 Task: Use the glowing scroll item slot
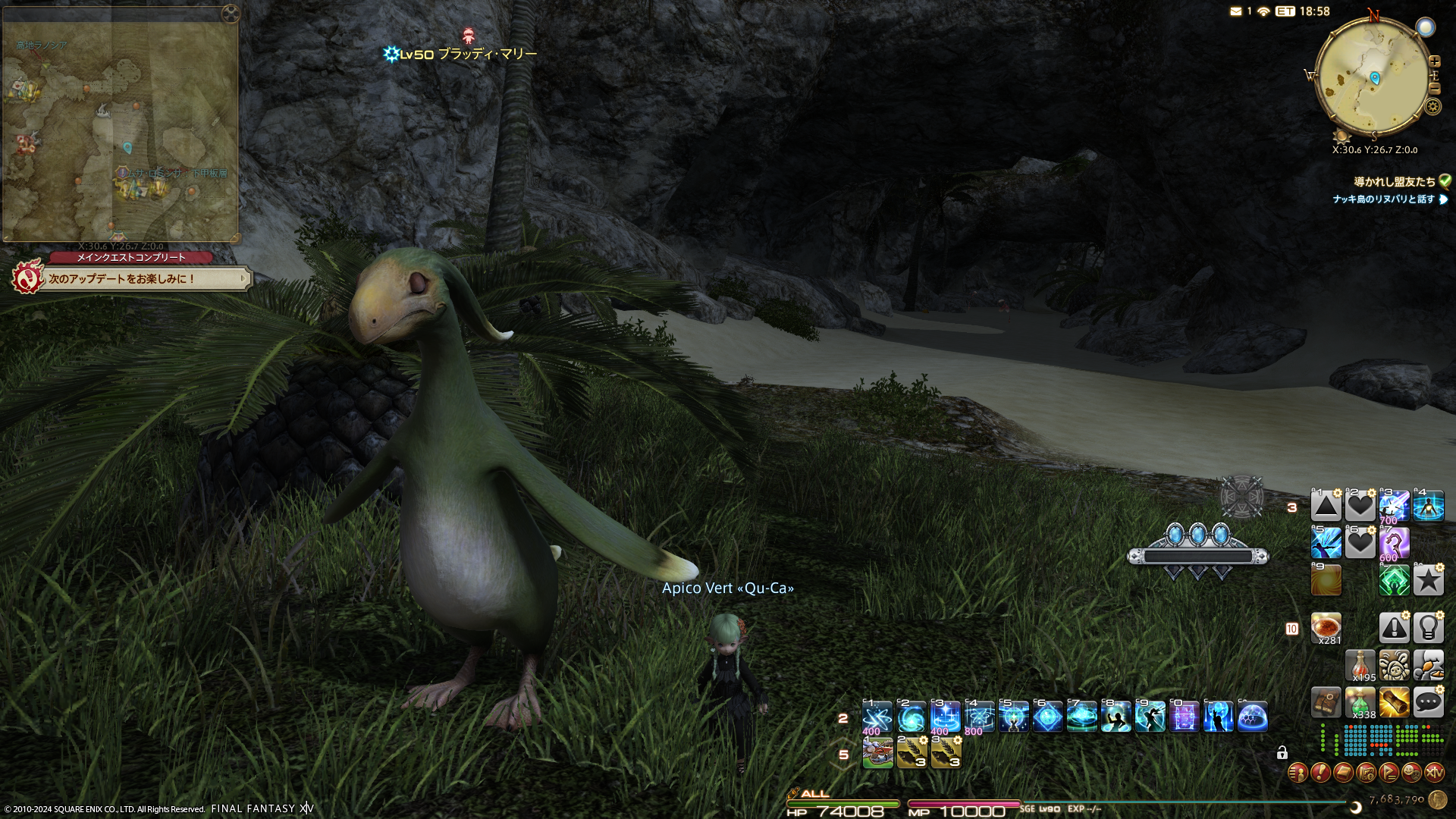pos(1394,702)
